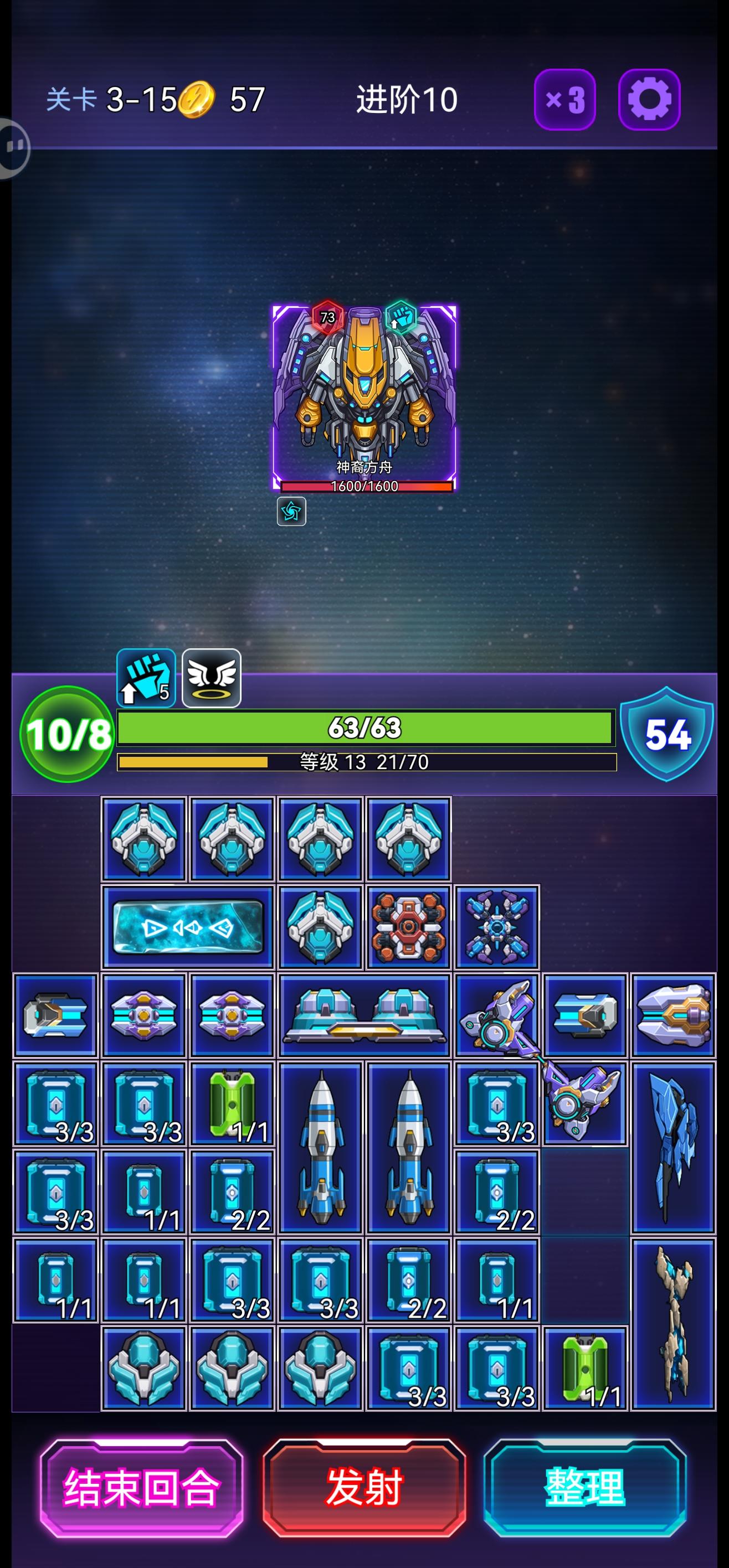The image size is (729, 1568).
Task: Open the twin turret platform card
Action: pos(363,1013)
